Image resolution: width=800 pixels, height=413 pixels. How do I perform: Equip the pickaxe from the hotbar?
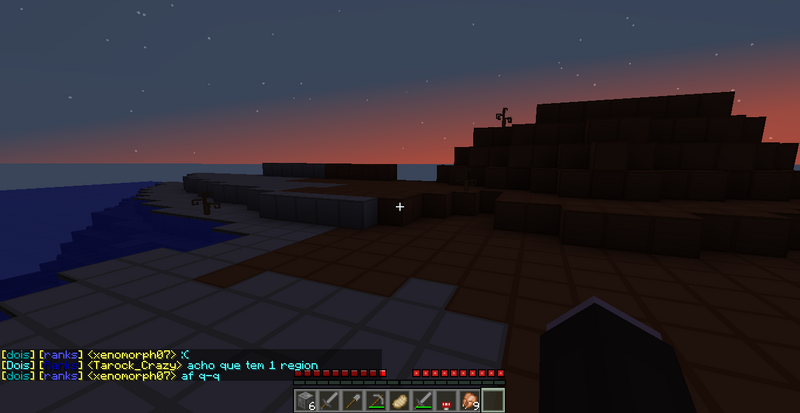[376, 401]
